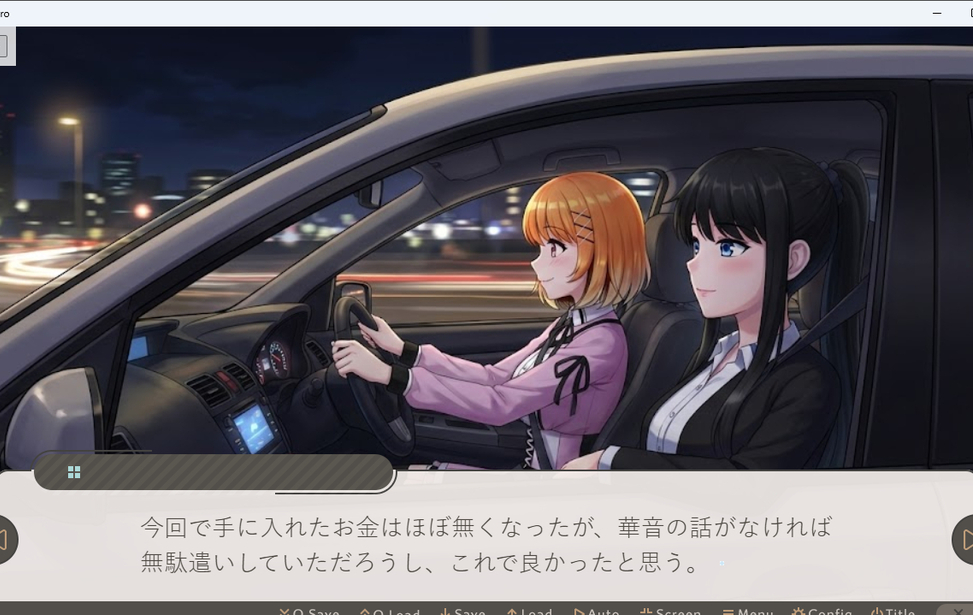Return to the Title screen

pyautogui.click(x=893, y=610)
